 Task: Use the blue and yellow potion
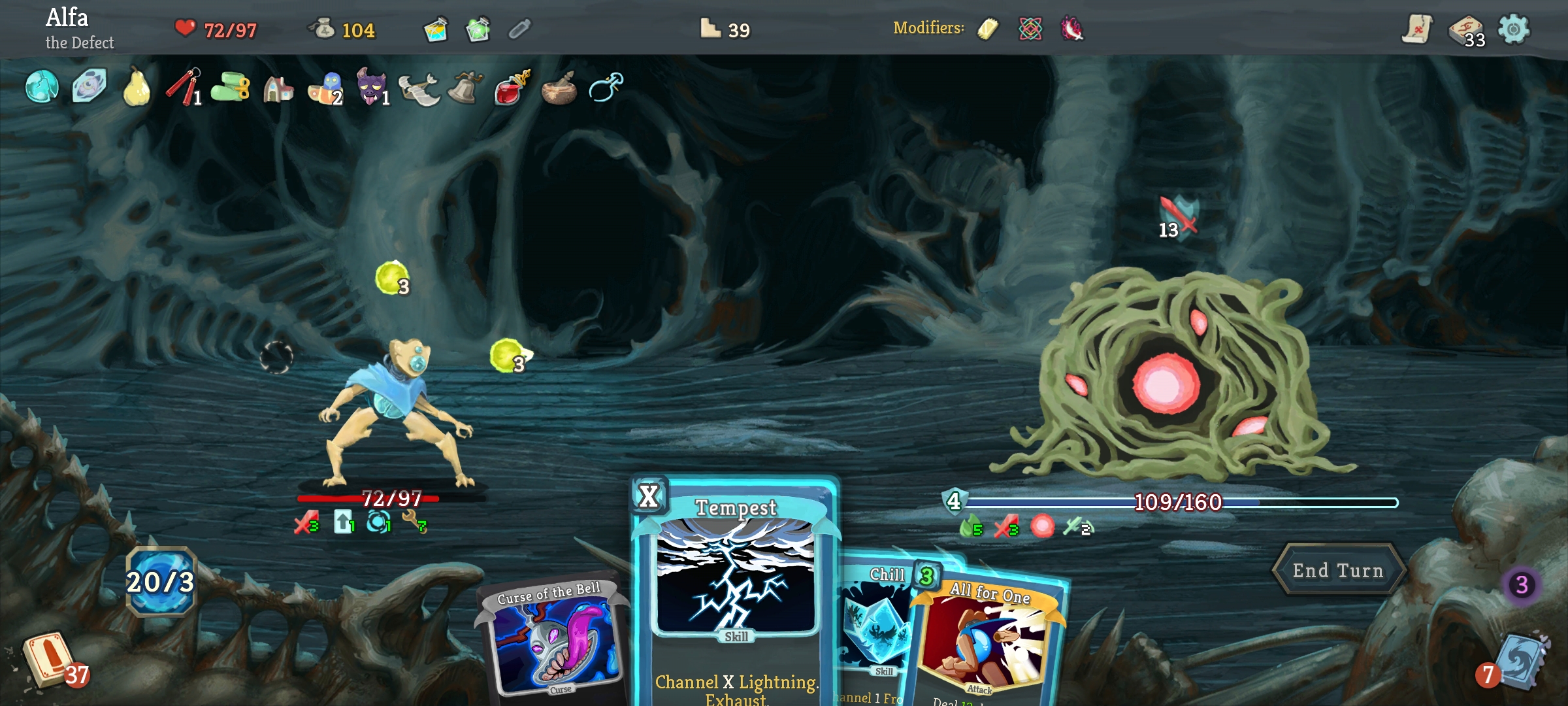point(435,29)
